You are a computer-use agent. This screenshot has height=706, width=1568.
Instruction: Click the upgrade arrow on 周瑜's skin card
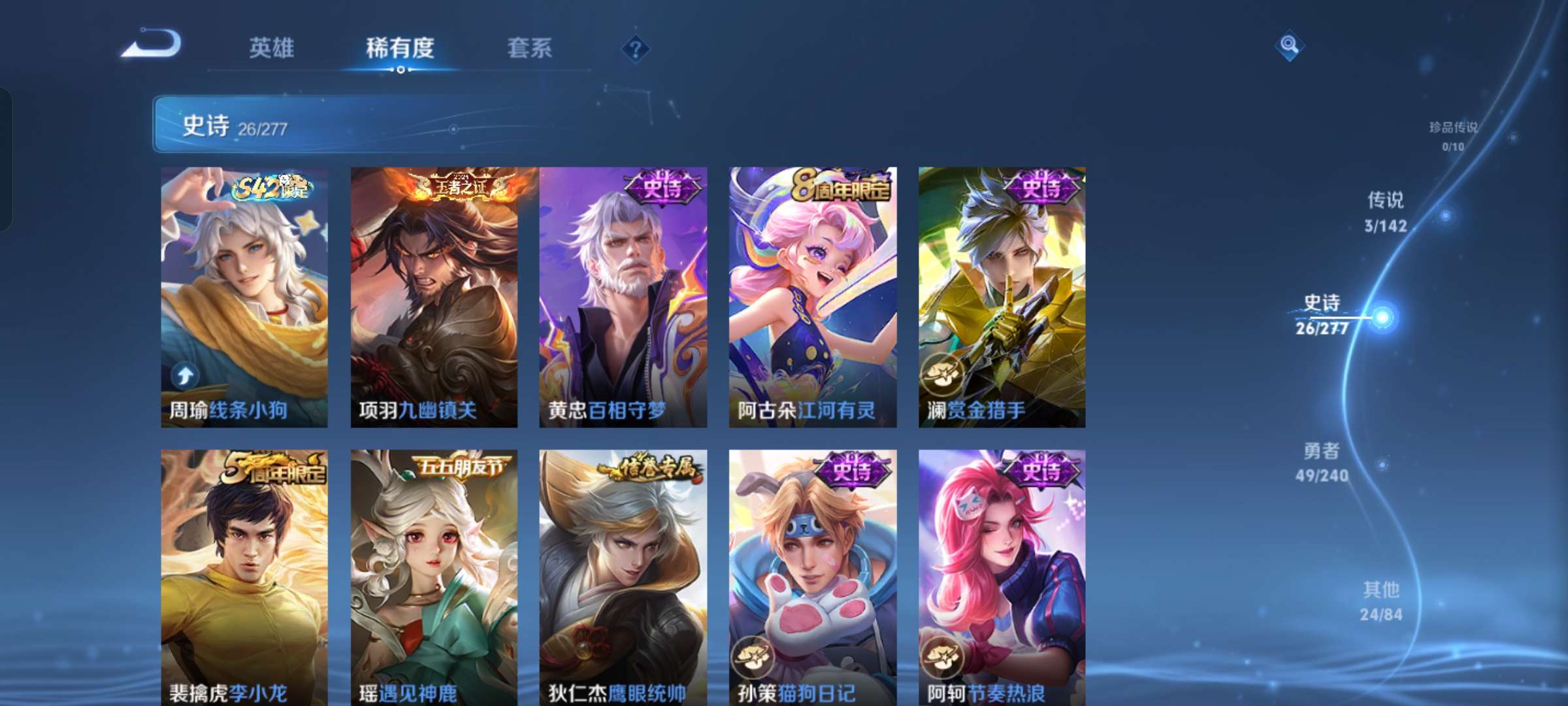(186, 374)
